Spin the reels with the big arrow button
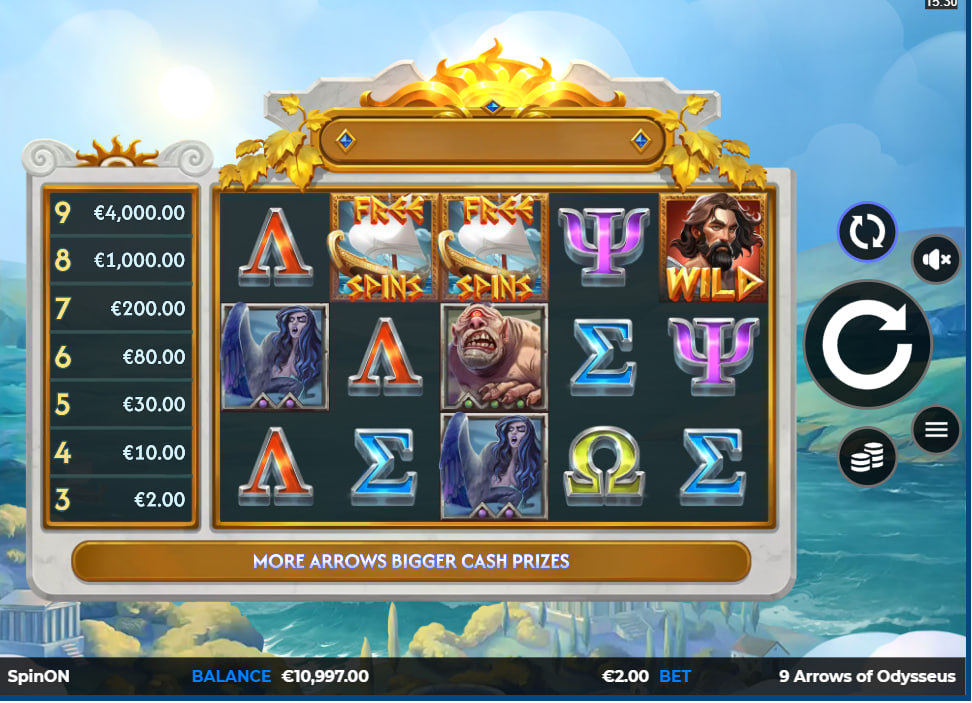This screenshot has height=703, width=972. click(867, 345)
